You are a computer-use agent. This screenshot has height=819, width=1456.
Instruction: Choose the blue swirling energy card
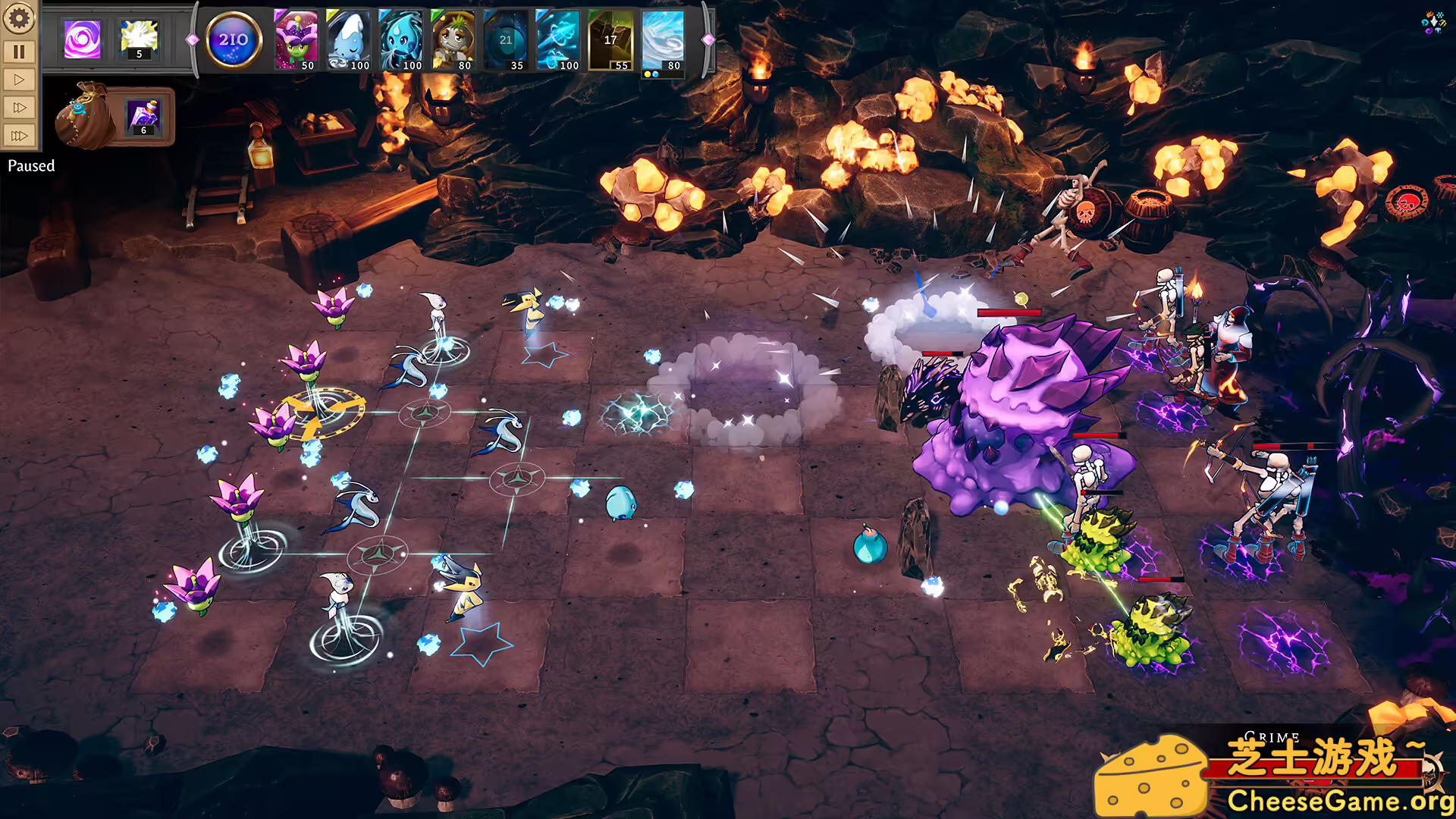(557, 40)
